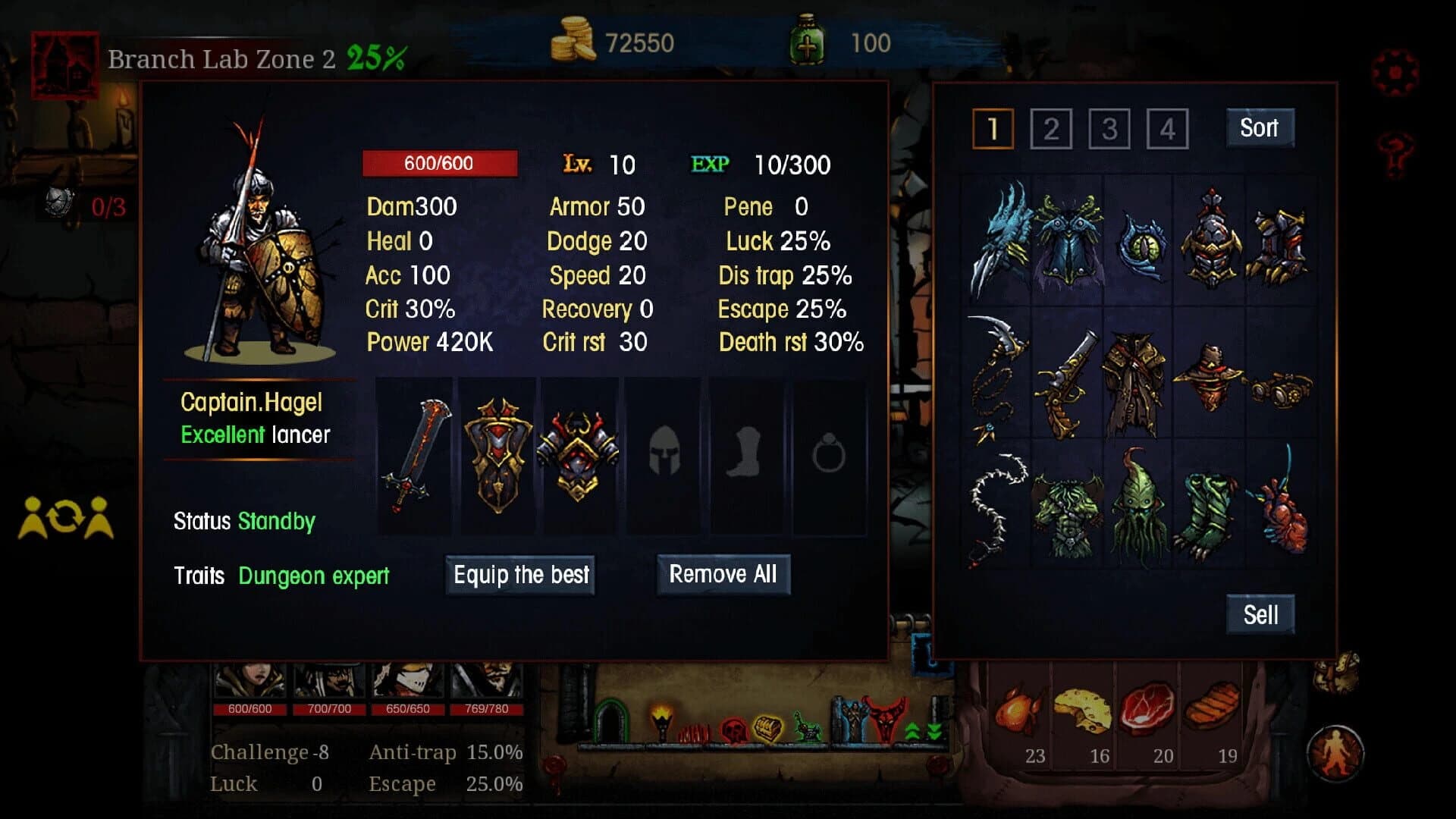This screenshot has width=1456, height=819.
Task: Open inventory tab 4
Action: [x=1167, y=128]
